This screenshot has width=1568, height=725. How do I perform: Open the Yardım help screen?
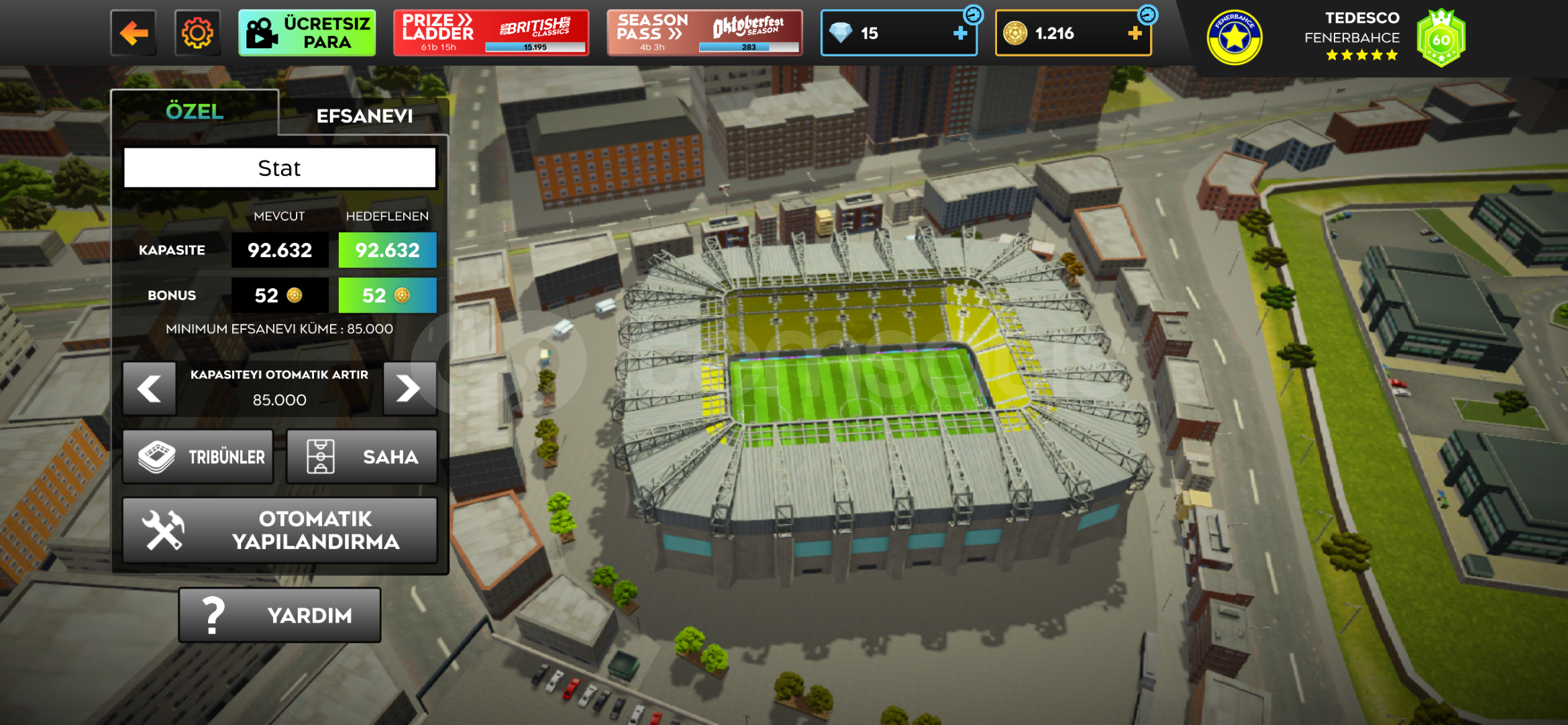[280, 615]
